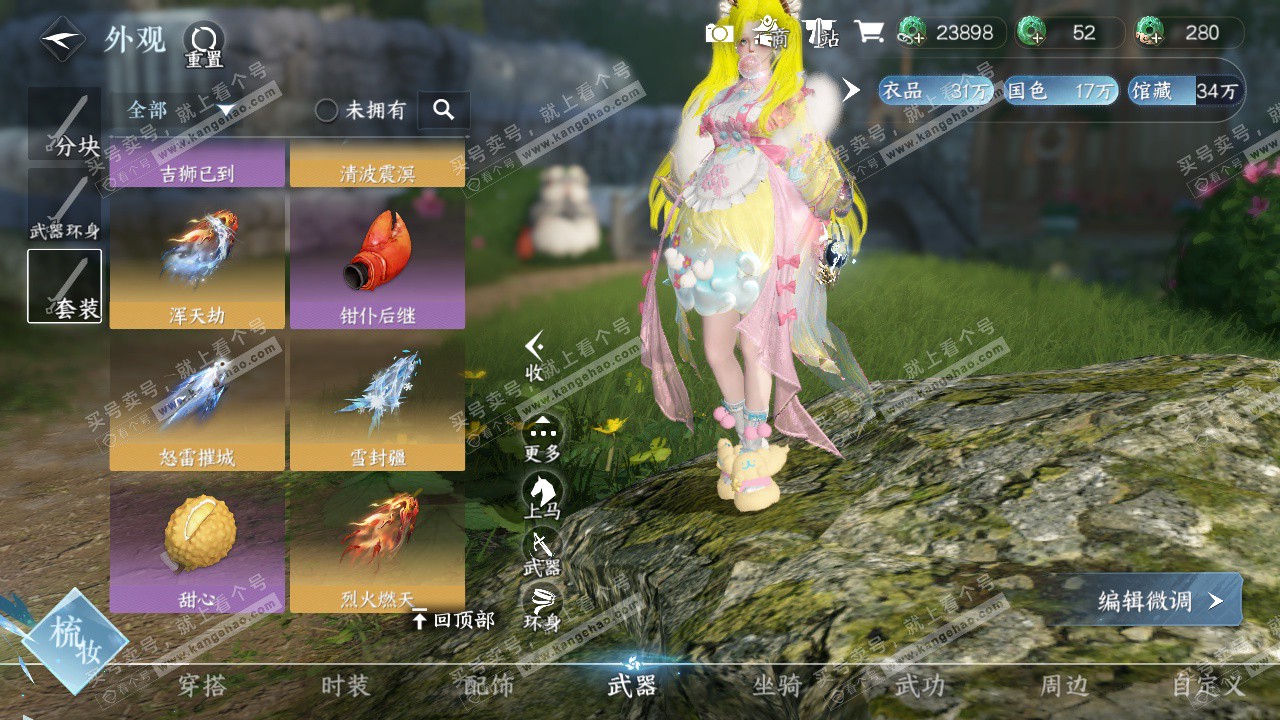Switch to the 坐骑 tab
Screen dimensions: 1280x720
point(777,685)
